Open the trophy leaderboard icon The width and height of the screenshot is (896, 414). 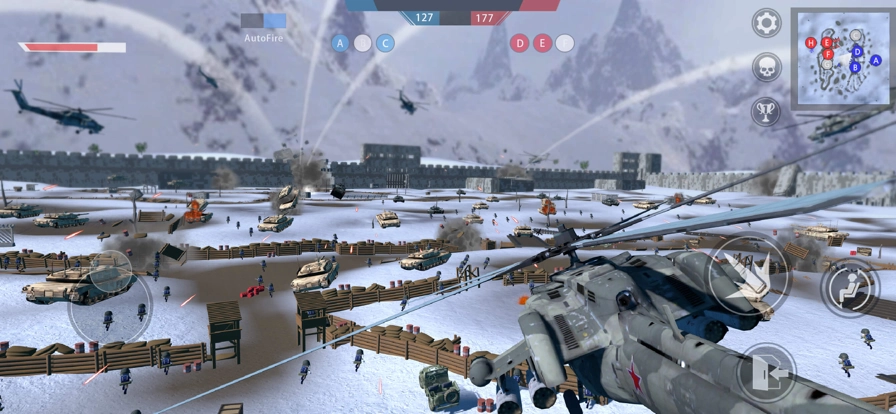[x=767, y=110]
